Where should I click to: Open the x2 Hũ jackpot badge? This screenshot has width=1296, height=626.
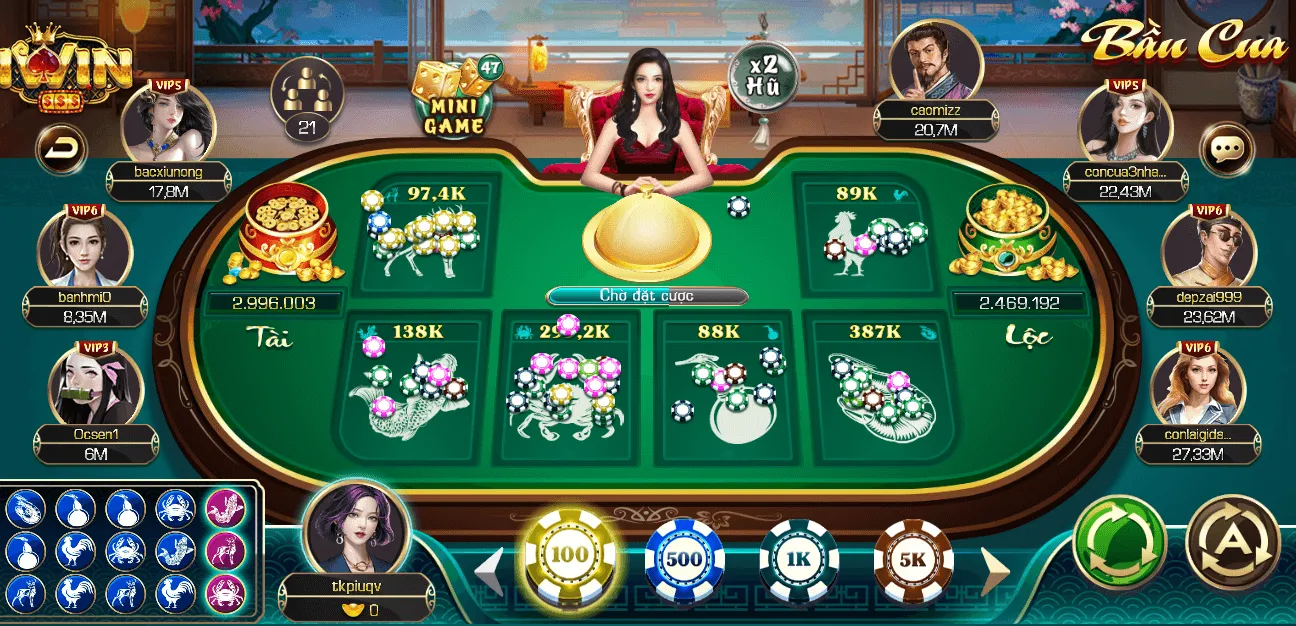coord(763,75)
